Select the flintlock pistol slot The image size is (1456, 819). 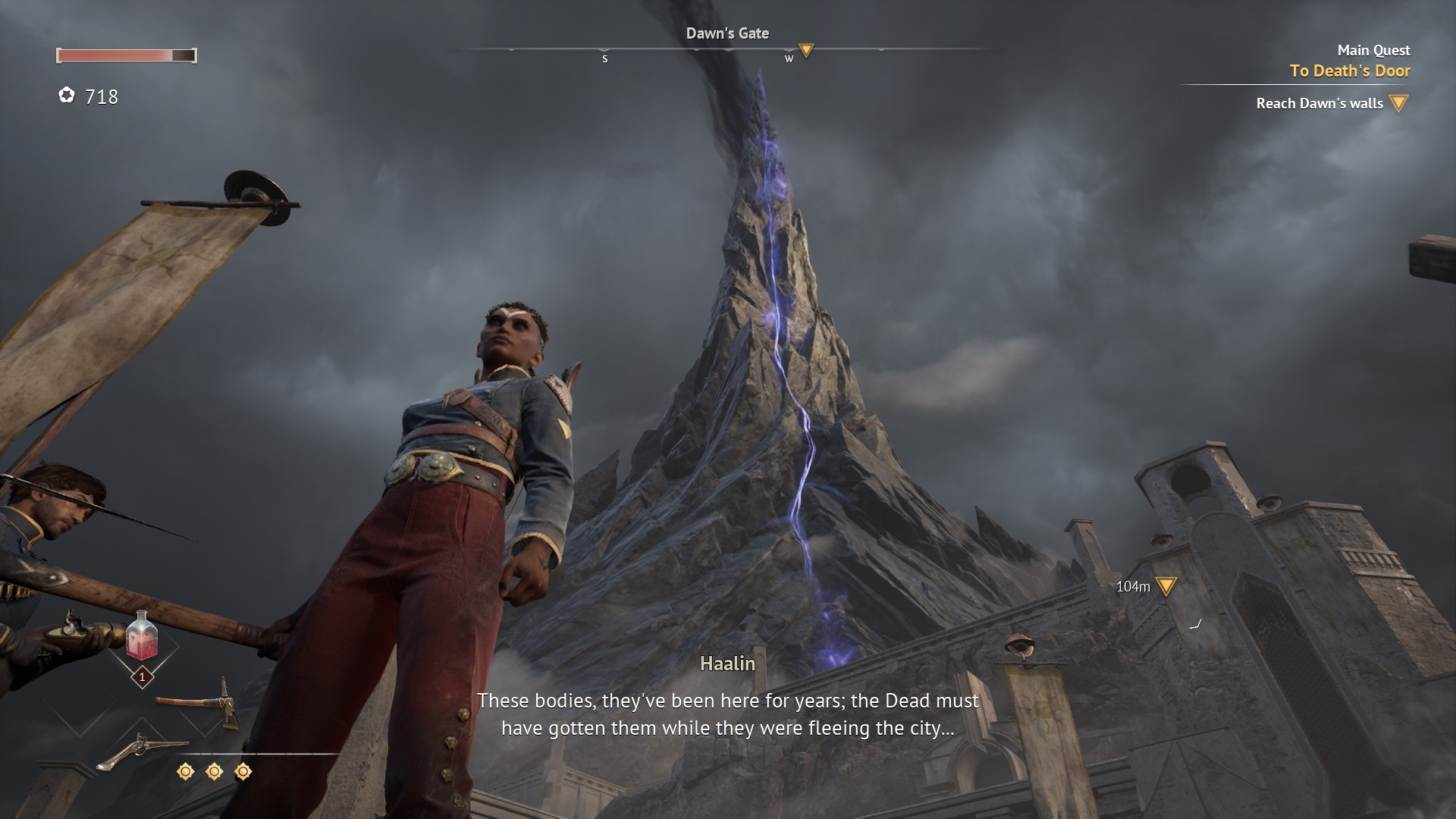(x=142, y=749)
